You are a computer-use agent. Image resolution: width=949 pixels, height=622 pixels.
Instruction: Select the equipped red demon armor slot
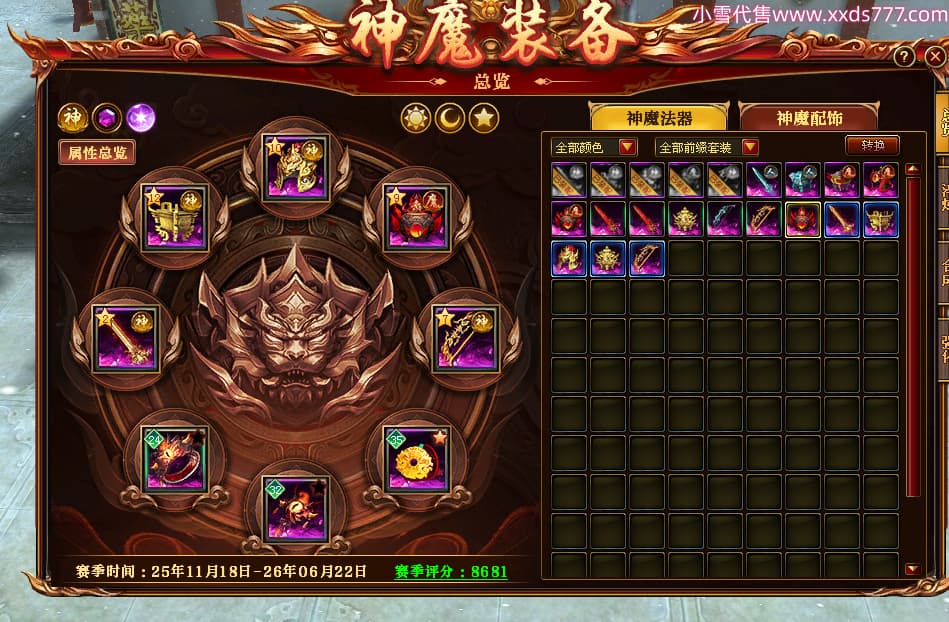(417, 215)
